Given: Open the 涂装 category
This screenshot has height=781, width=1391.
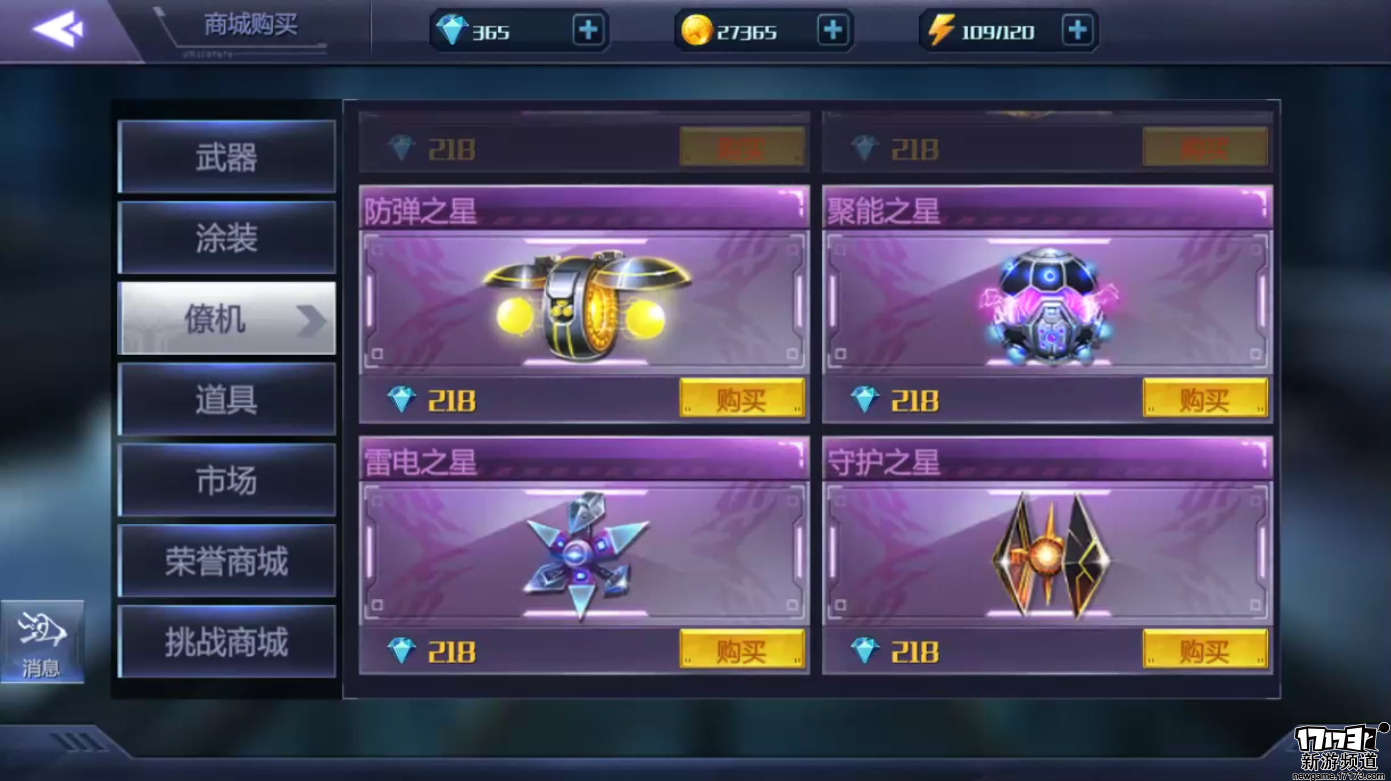Looking at the screenshot, I should [227, 238].
